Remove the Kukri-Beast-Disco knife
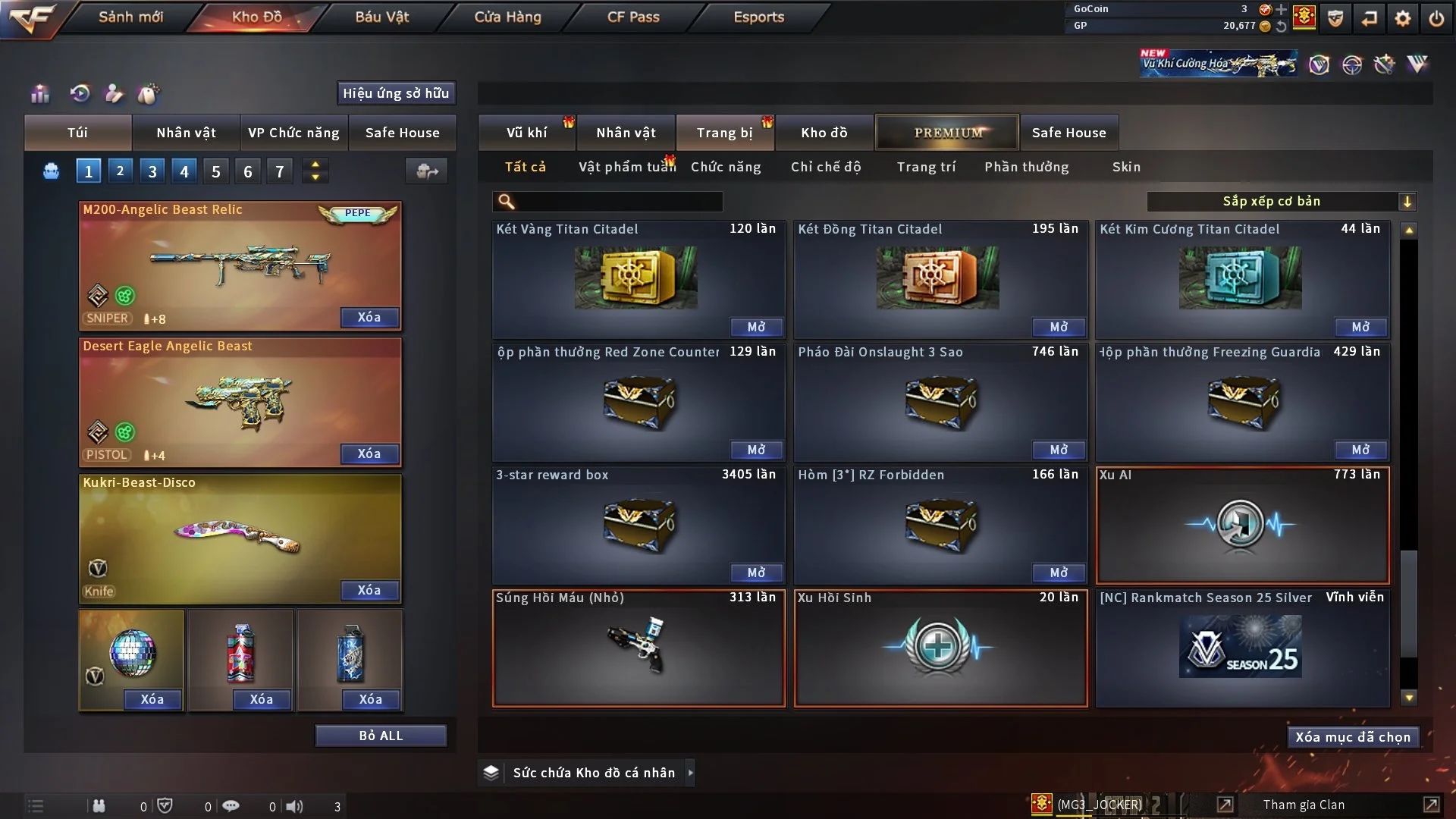Viewport: 1456px width, 819px height. pyautogui.click(x=369, y=590)
